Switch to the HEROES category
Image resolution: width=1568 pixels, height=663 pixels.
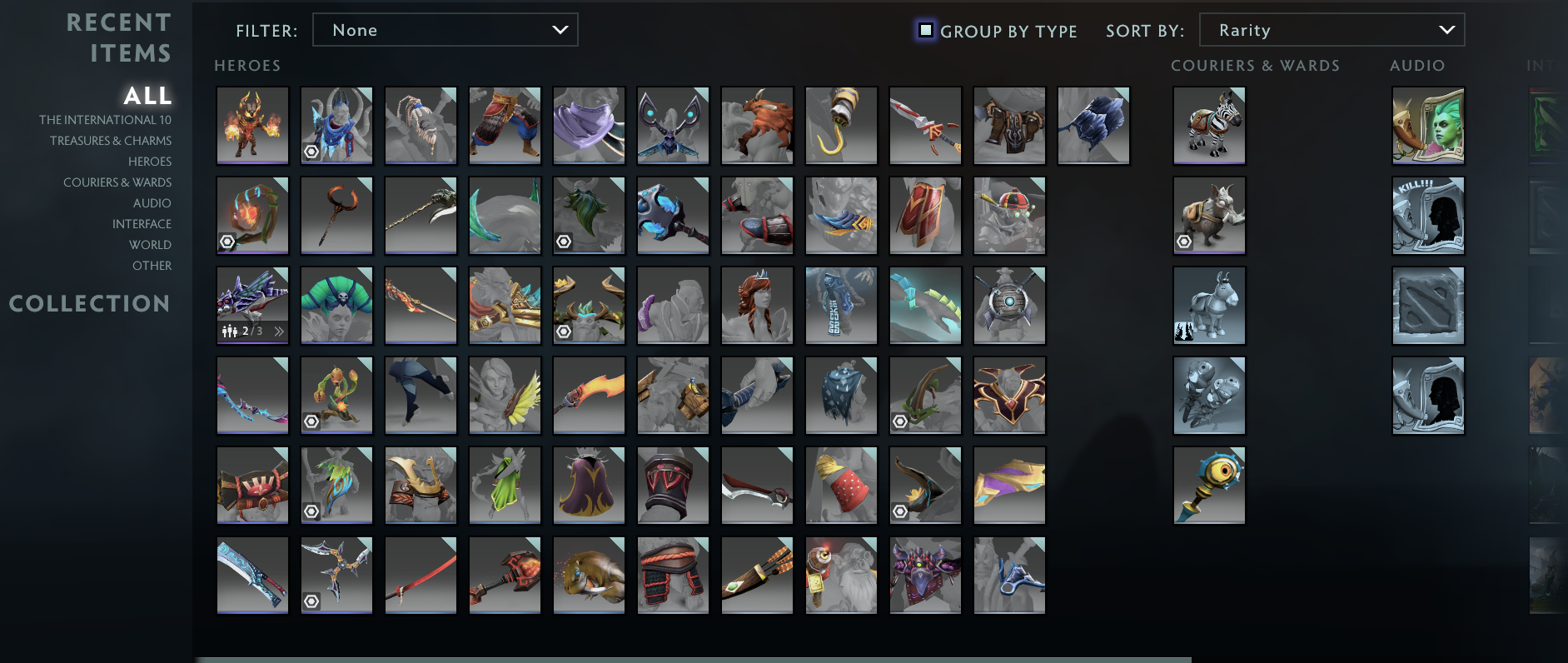click(x=151, y=161)
